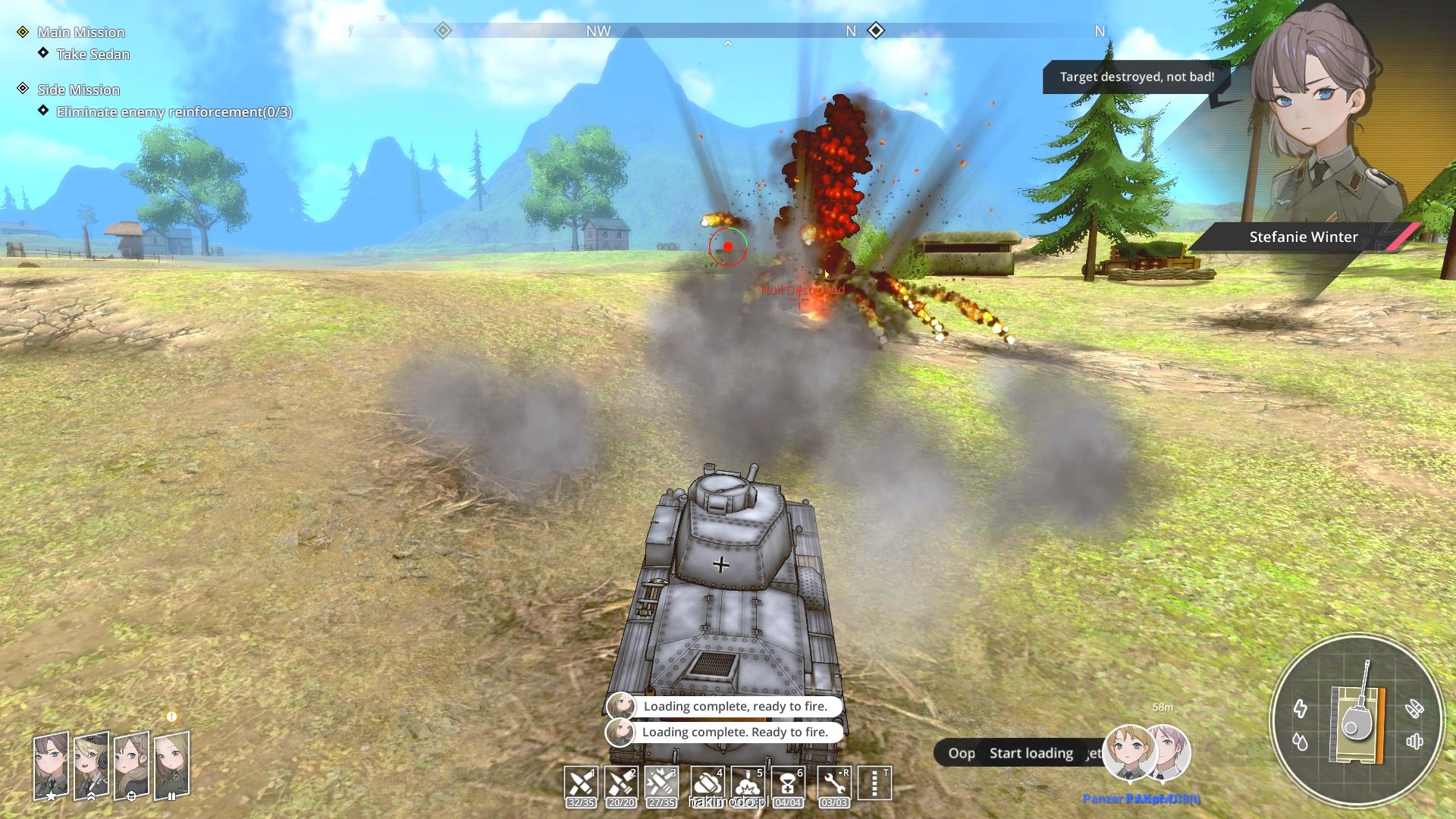Click the lightning bolt status icon
Viewport: 1456px width, 819px height.
click(x=1301, y=709)
